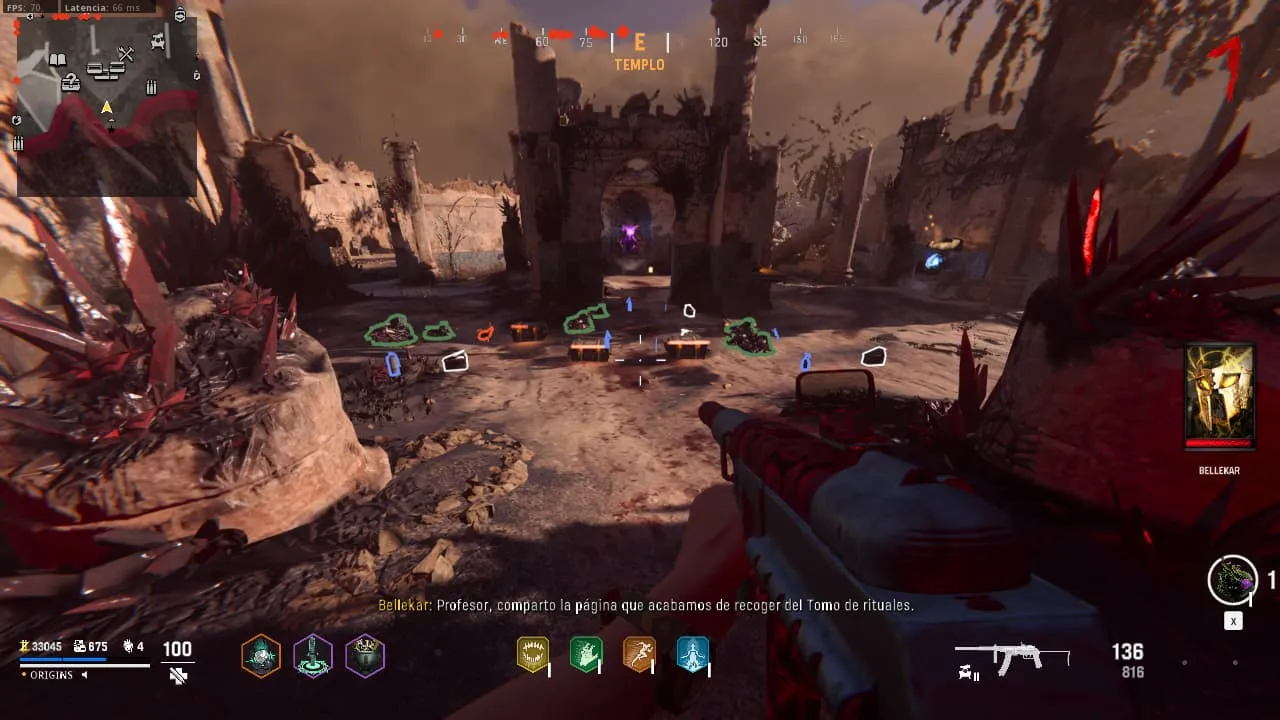Choose the dark cauldron hexagon icon
The width and height of the screenshot is (1280, 720).
pyautogui.click(x=365, y=657)
